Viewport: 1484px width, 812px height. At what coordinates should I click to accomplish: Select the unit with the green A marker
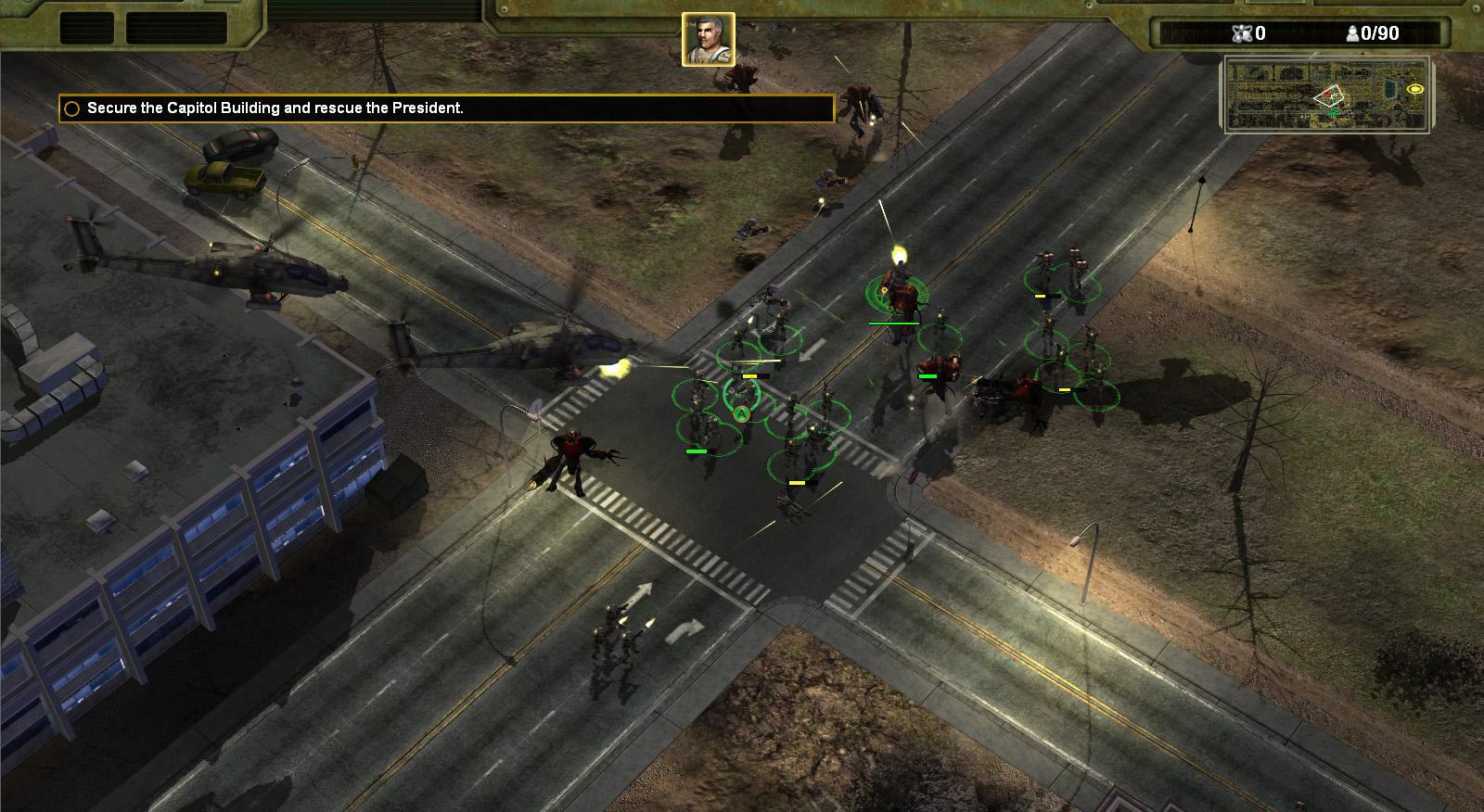(741, 412)
